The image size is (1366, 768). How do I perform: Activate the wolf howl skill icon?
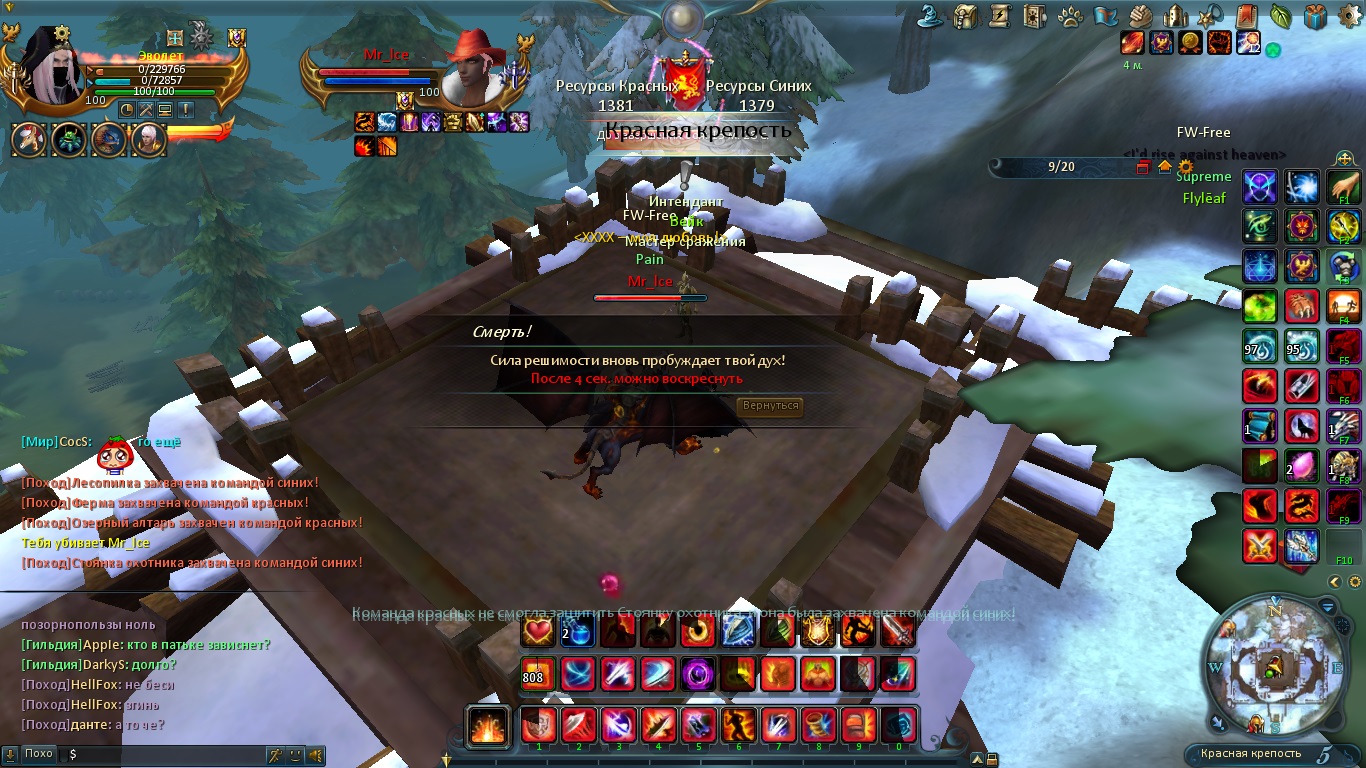tap(1301, 425)
